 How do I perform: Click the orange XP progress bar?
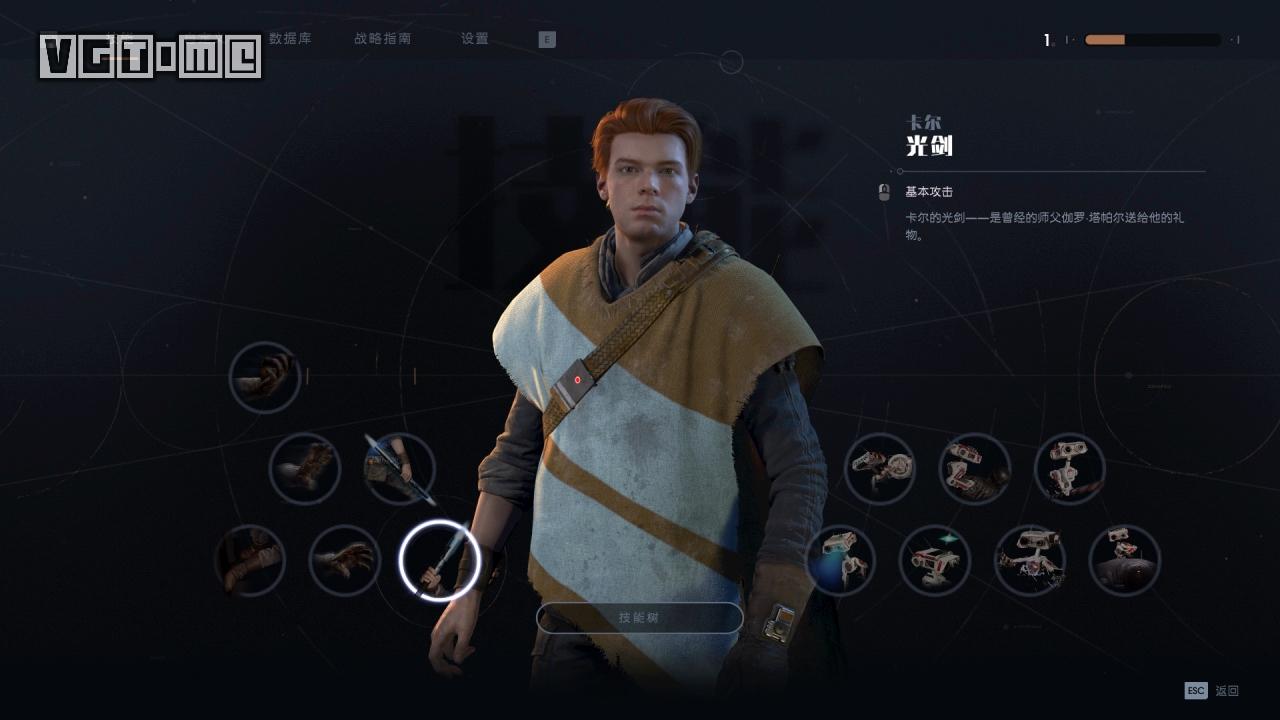pos(1105,41)
